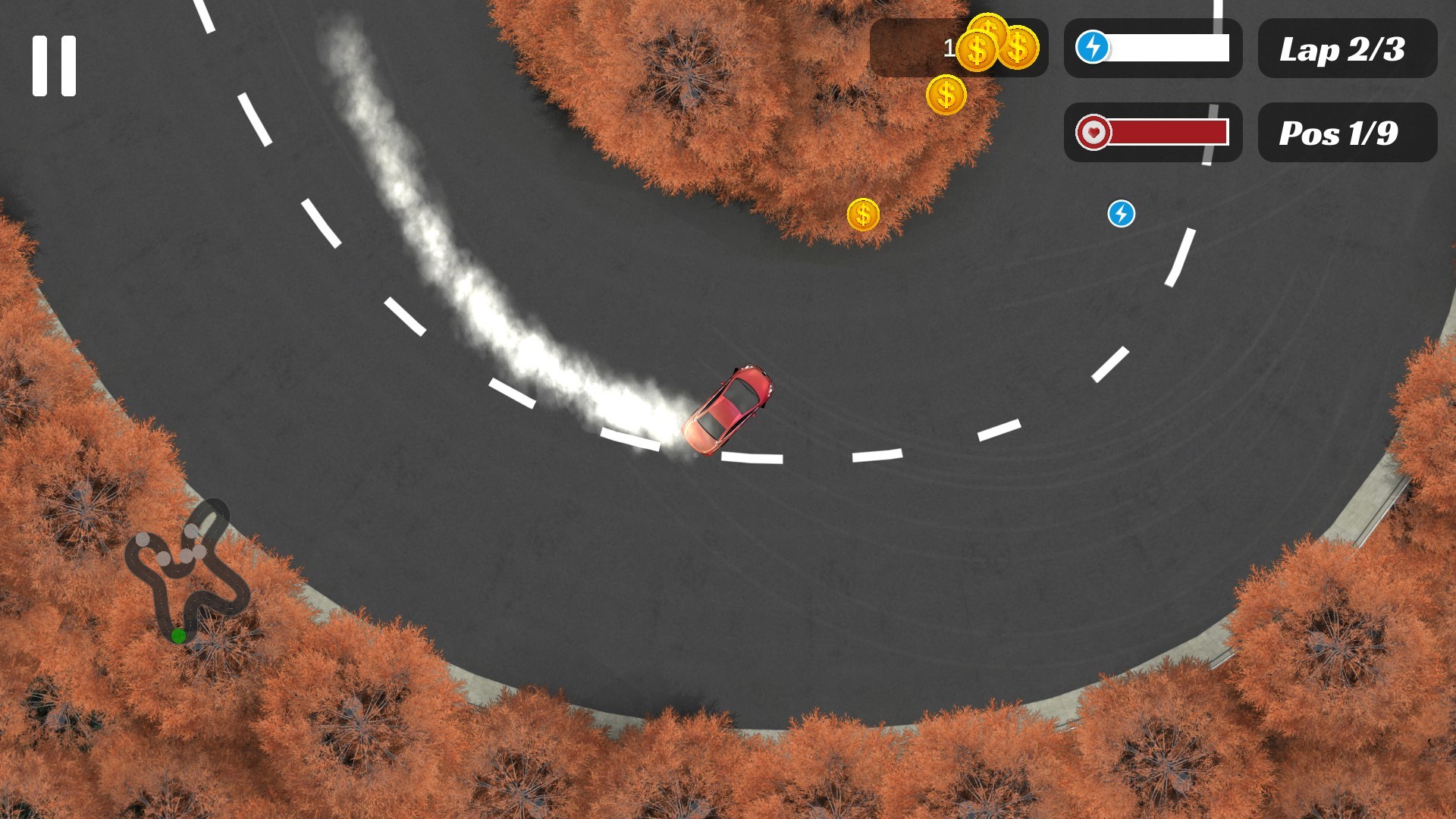
Task: Click the white boost progress bar
Action: point(1168,48)
